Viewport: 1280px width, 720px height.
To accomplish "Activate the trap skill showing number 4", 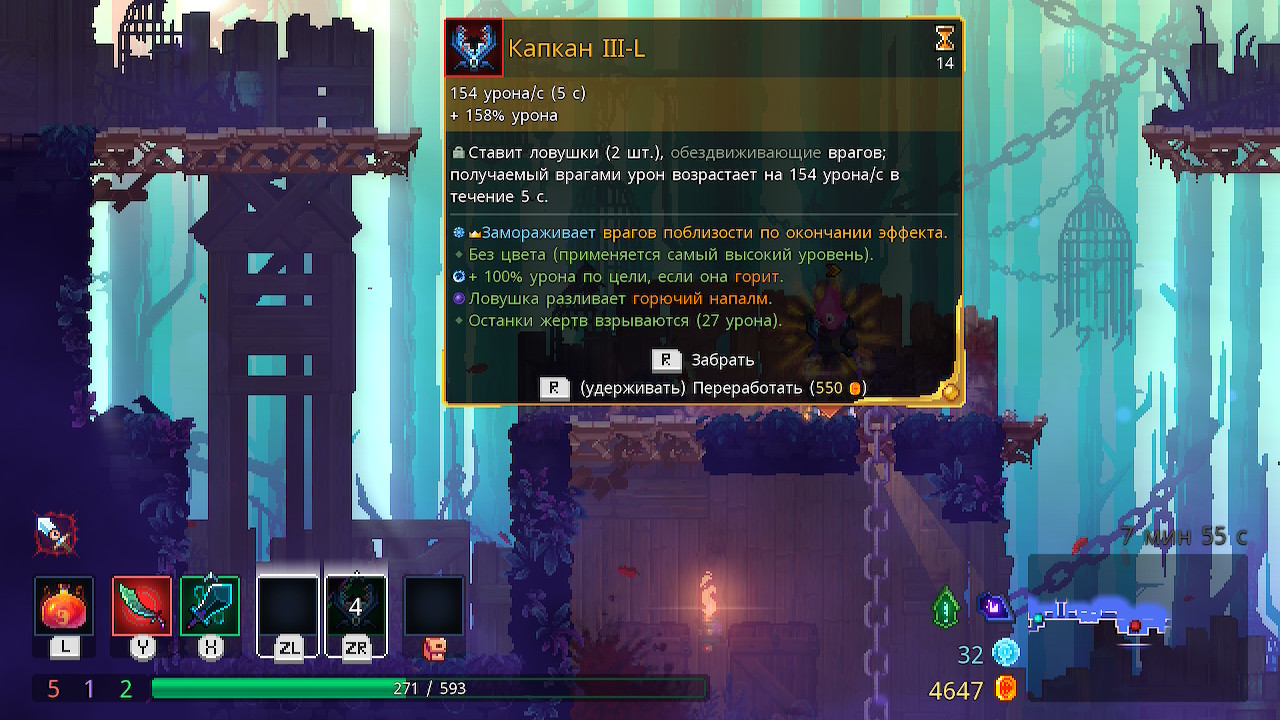I will [356, 606].
